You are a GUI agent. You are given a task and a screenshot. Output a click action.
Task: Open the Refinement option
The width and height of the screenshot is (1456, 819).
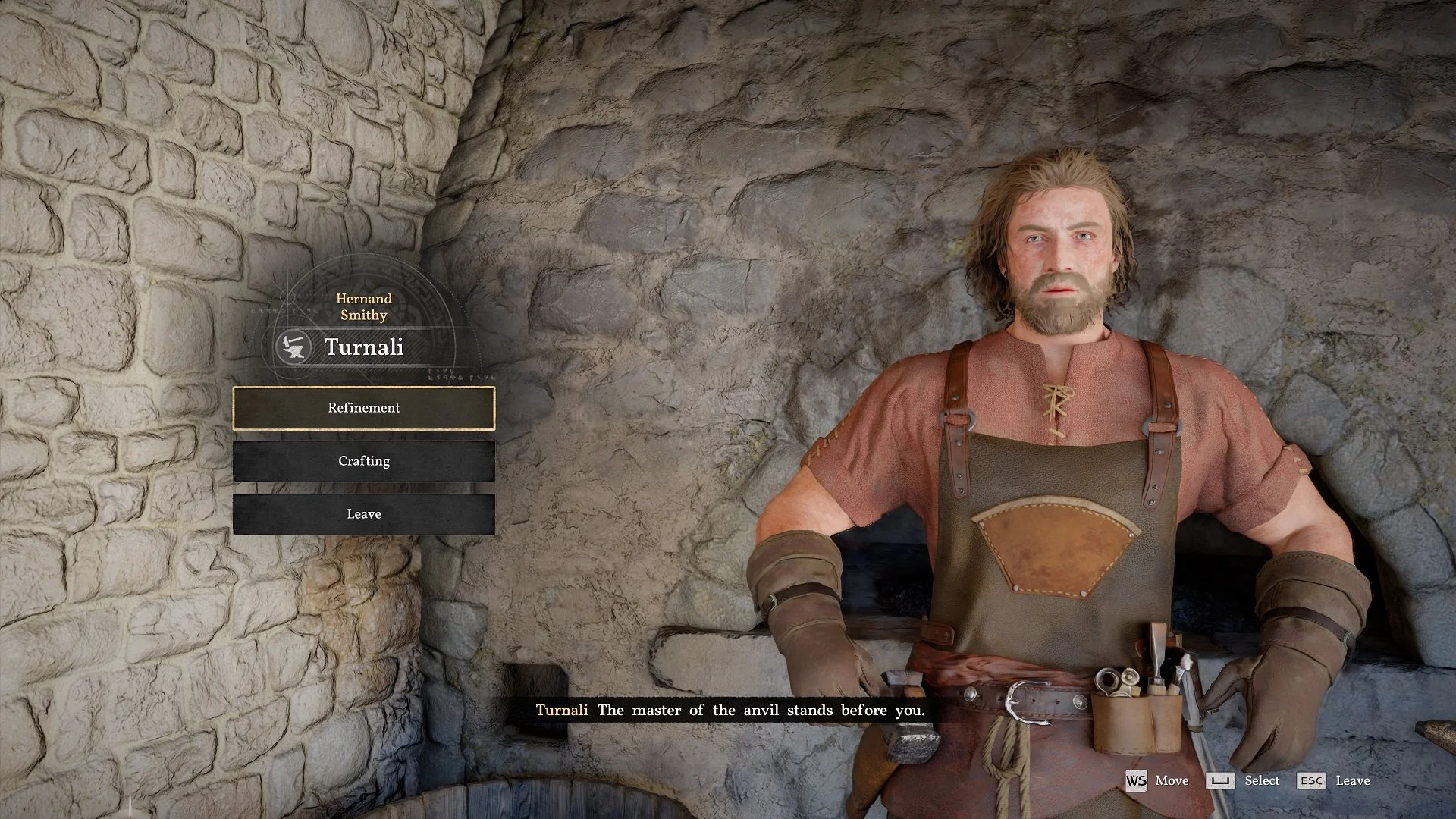[364, 408]
